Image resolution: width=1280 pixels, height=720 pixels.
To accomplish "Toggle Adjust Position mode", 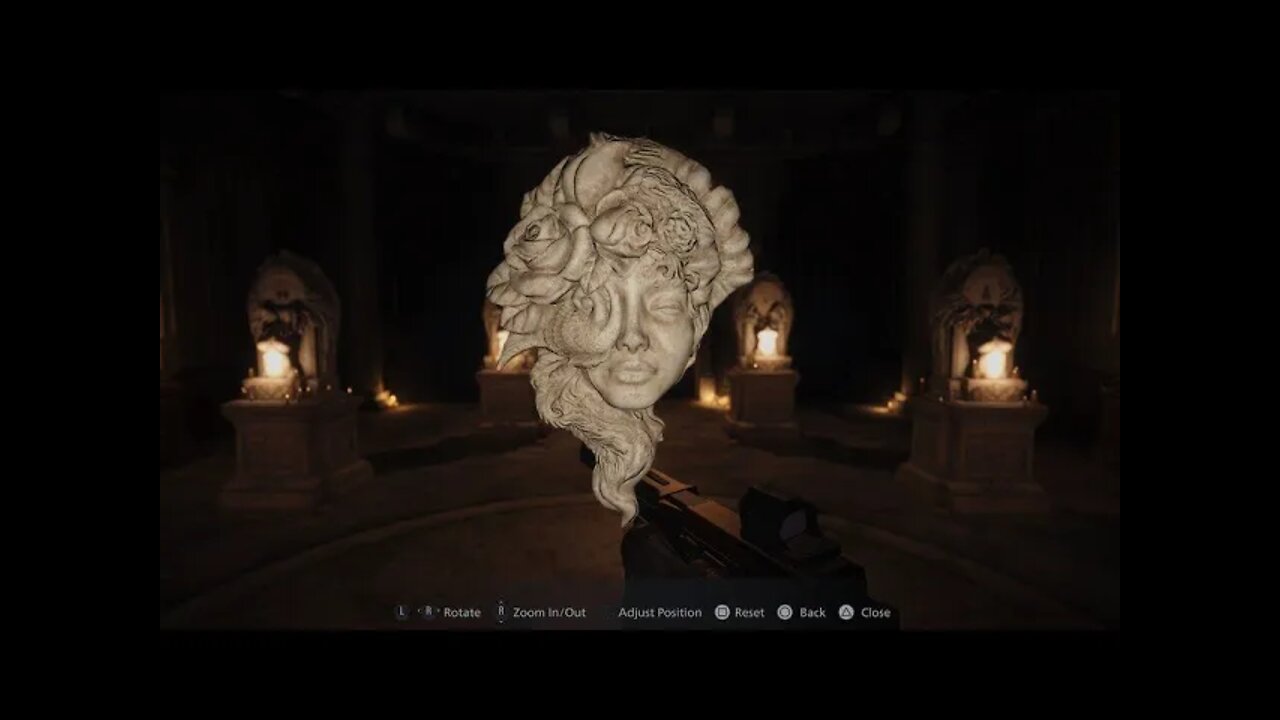I will (x=658, y=611).
